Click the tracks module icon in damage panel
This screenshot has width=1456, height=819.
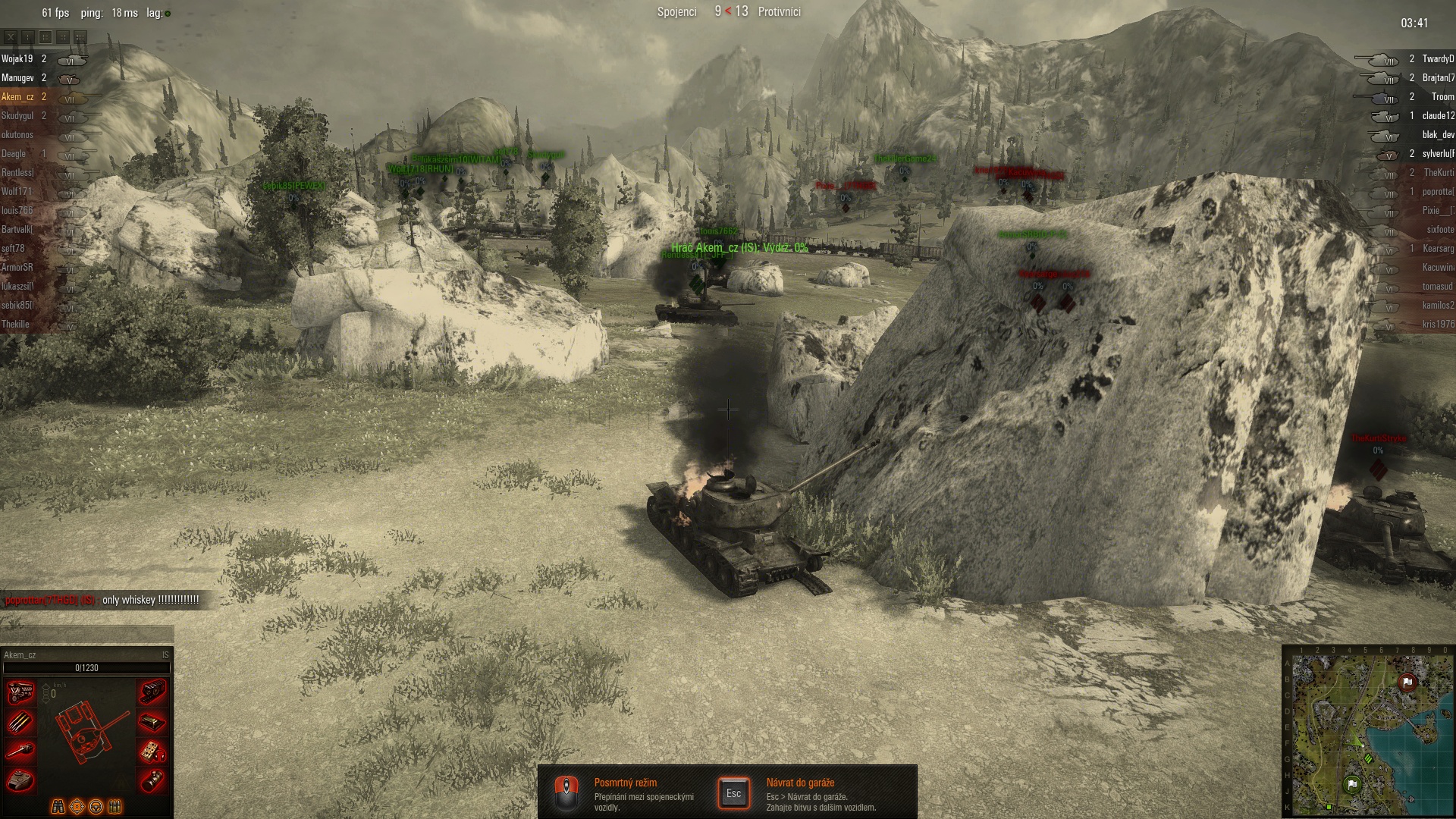(x=152, y=692)
